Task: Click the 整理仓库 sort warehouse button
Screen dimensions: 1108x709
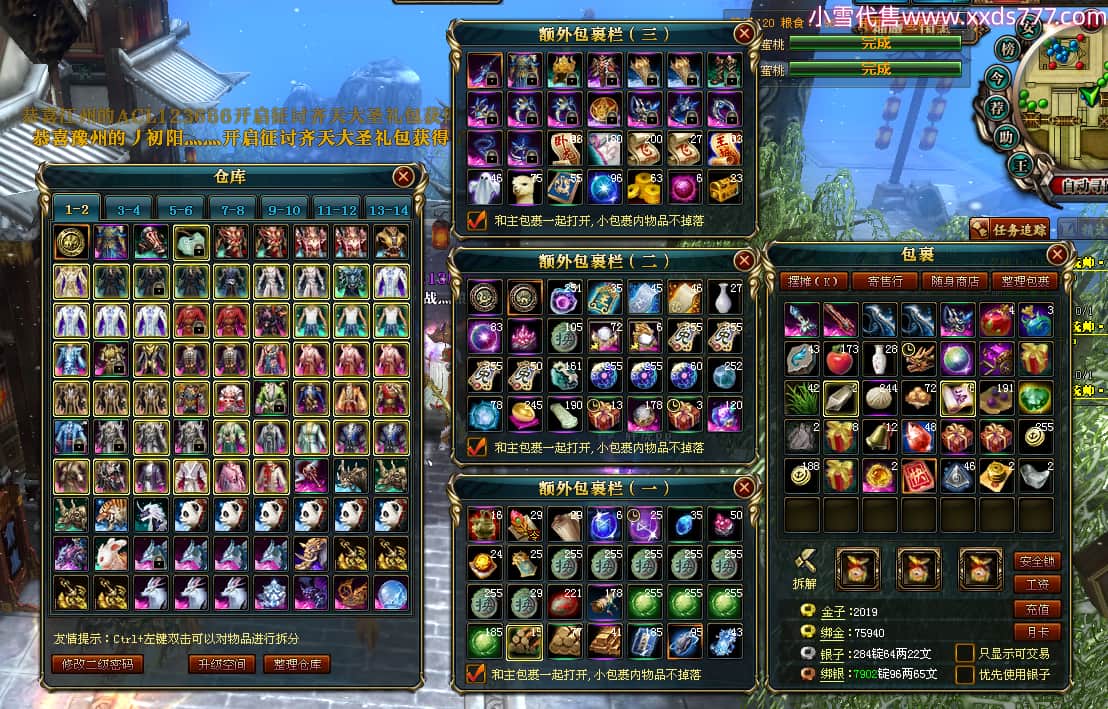Action: tap(296, 664)
